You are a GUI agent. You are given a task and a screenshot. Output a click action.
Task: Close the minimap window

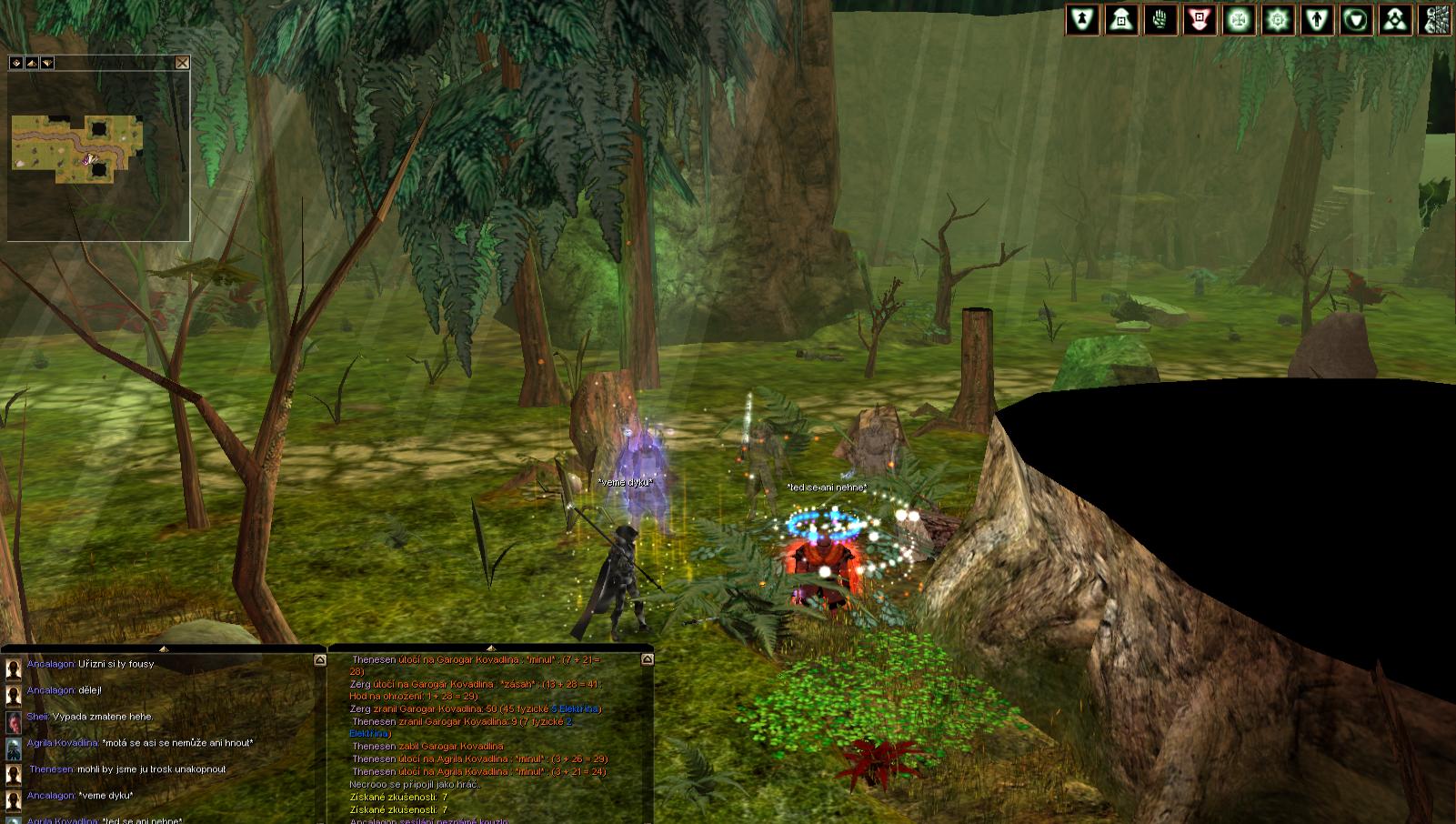pos(182,63)
